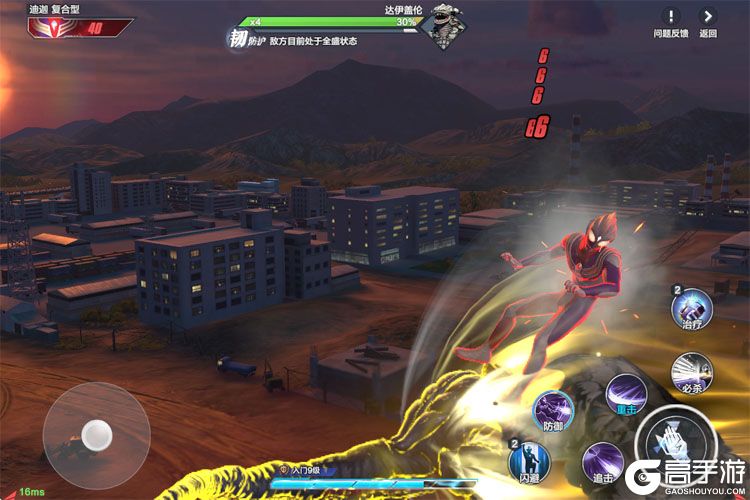Trigger the 必杀 finishing move

tap(690, 369)
